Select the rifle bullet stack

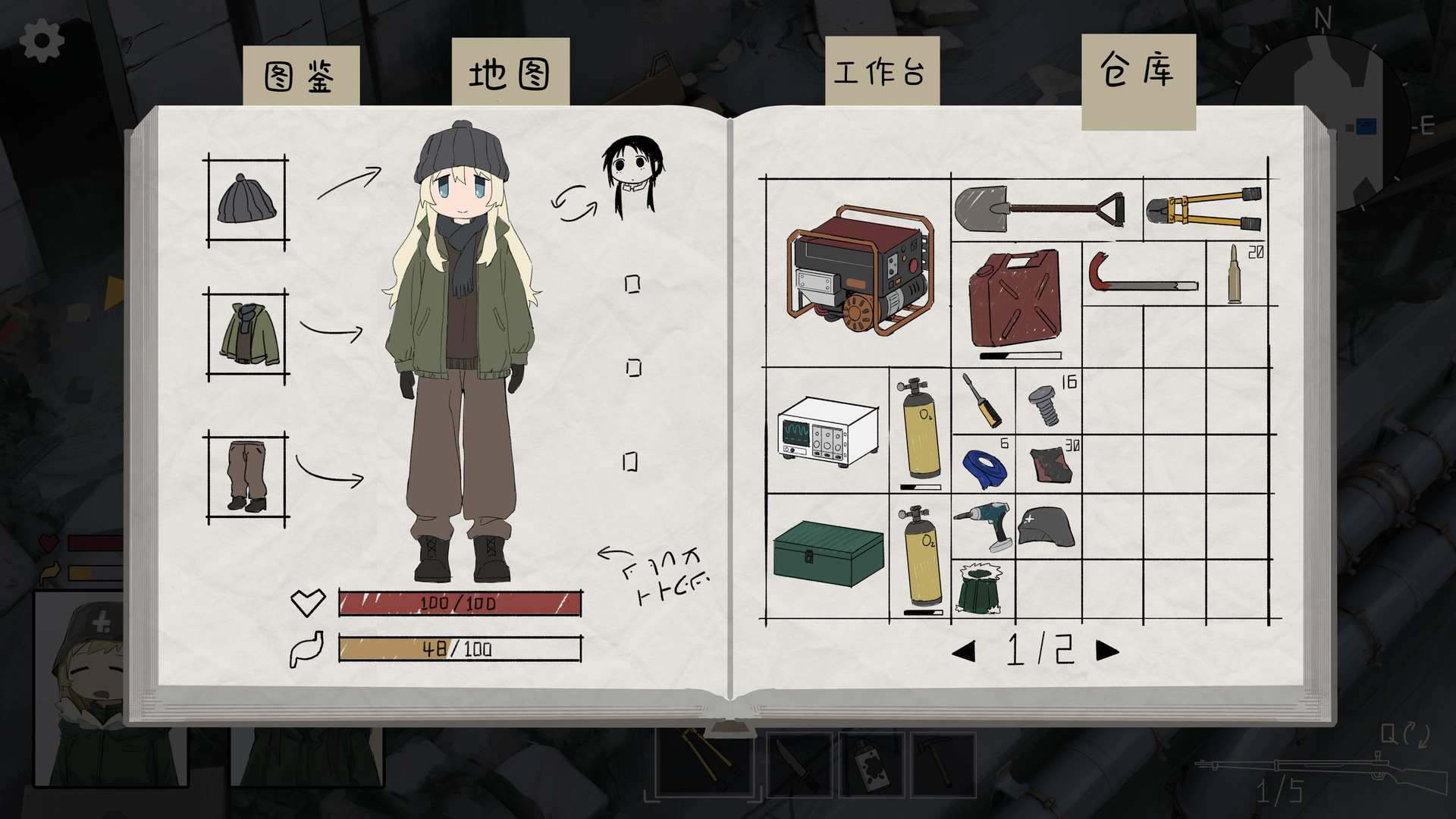pyautogui.click(x=1235, y=275)
